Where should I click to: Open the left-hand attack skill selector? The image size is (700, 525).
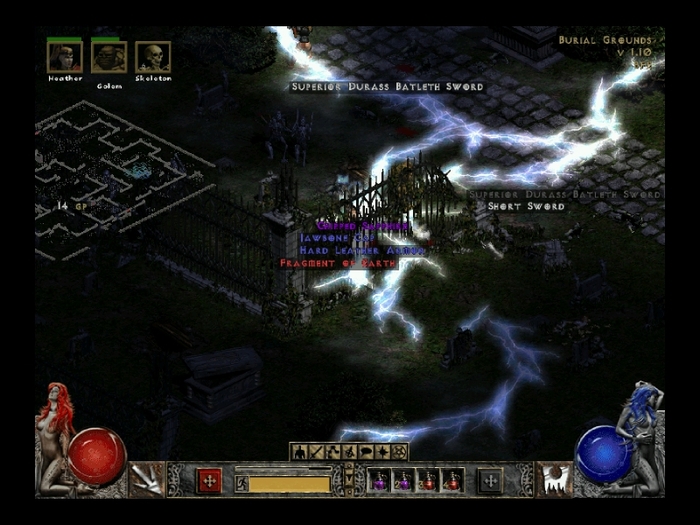(146, 479)
